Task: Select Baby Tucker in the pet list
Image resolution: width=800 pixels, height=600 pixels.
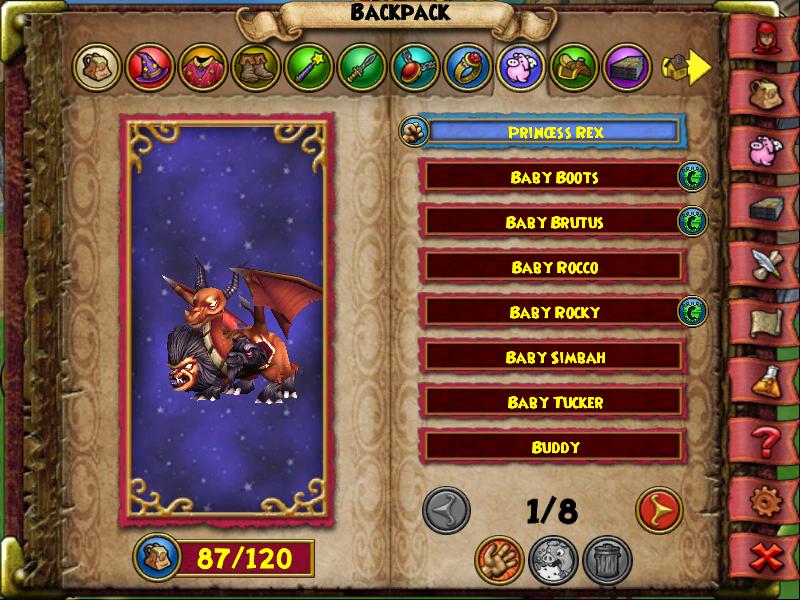Action: (553, 402)
